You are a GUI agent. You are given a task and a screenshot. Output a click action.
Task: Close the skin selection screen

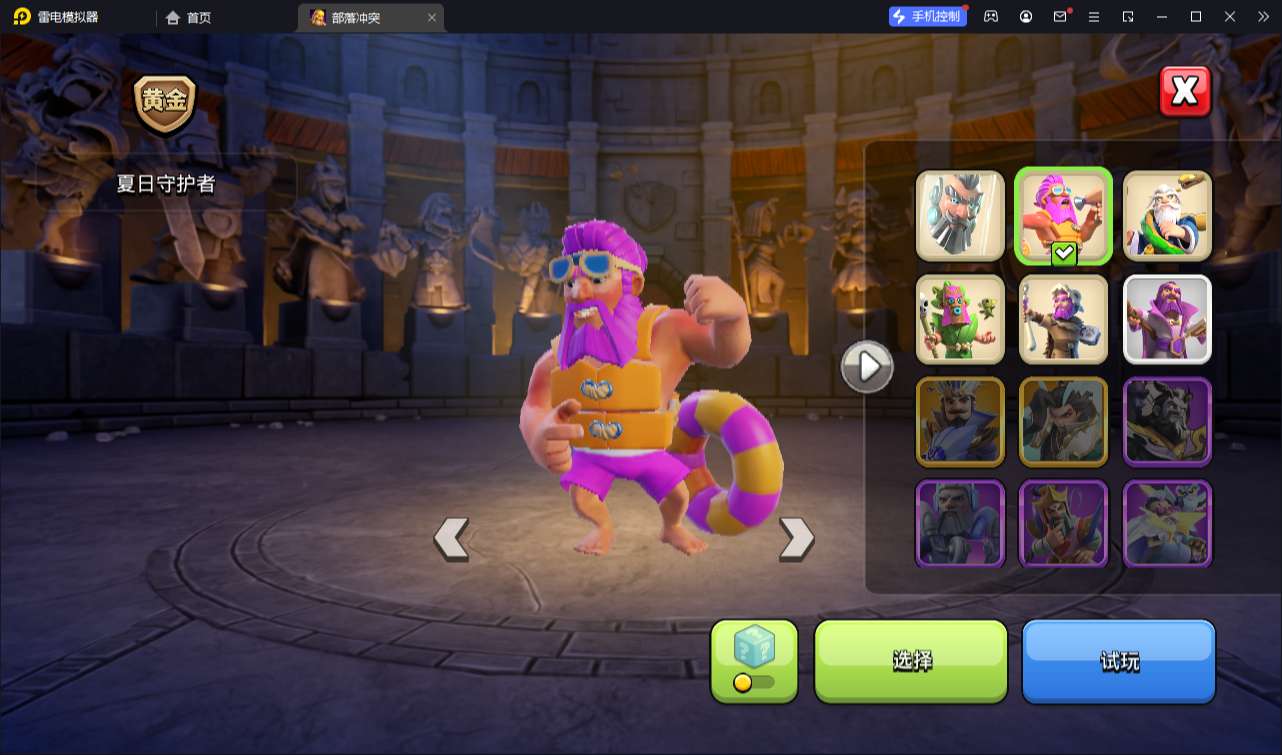coord(1185,92)
